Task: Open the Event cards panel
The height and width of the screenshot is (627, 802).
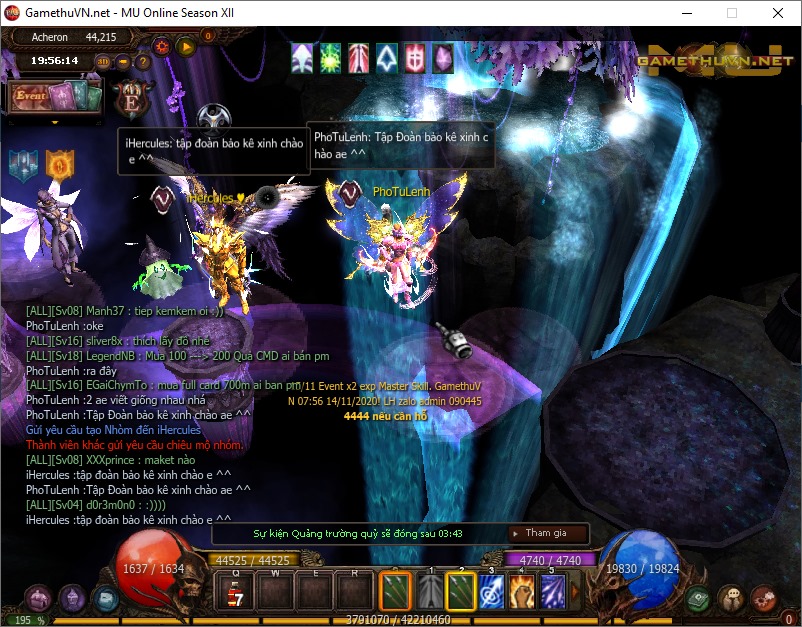Action: pyautogui.click(x=55, y=97)
